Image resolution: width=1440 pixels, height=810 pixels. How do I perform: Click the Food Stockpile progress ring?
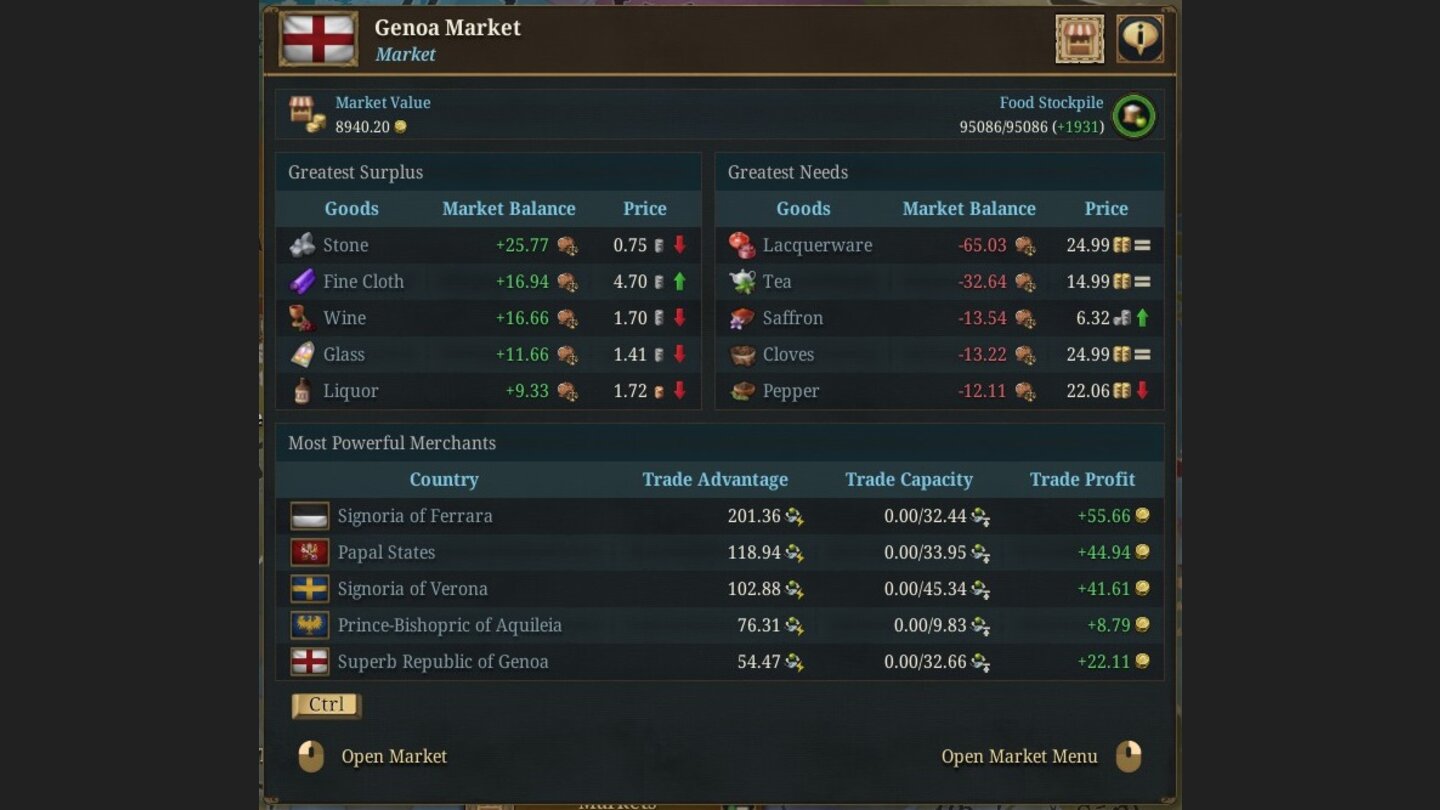1135,115
